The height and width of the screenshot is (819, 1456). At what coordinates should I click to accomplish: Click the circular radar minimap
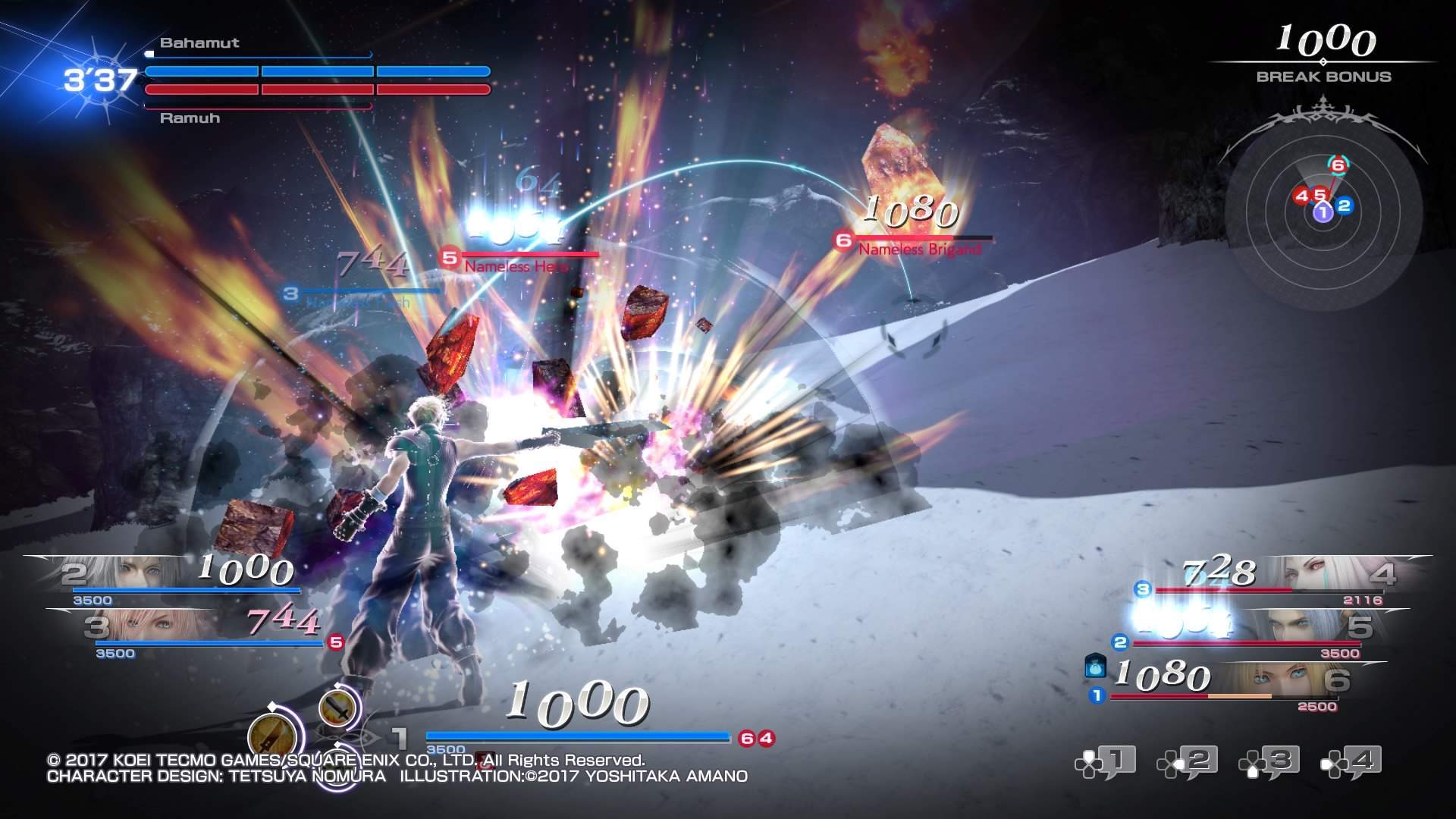click(1323, 211)
